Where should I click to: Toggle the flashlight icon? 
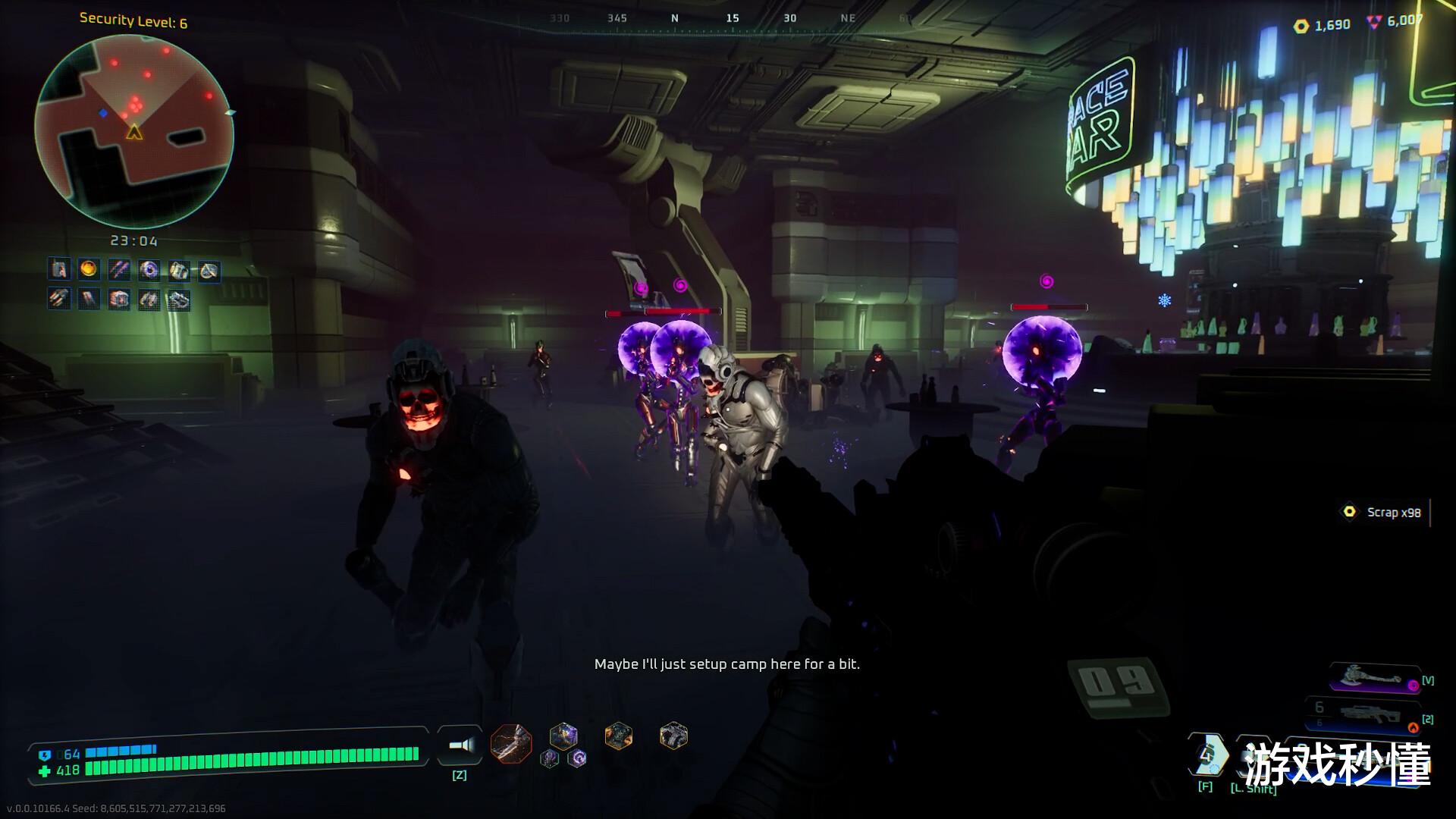tap(460, 745)
